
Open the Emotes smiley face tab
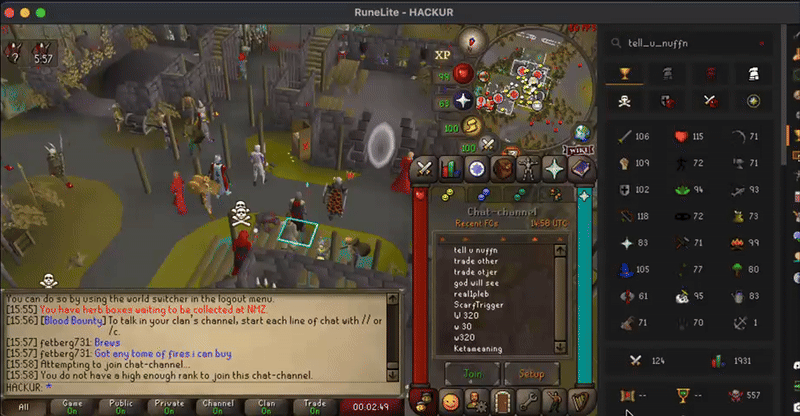450,401
